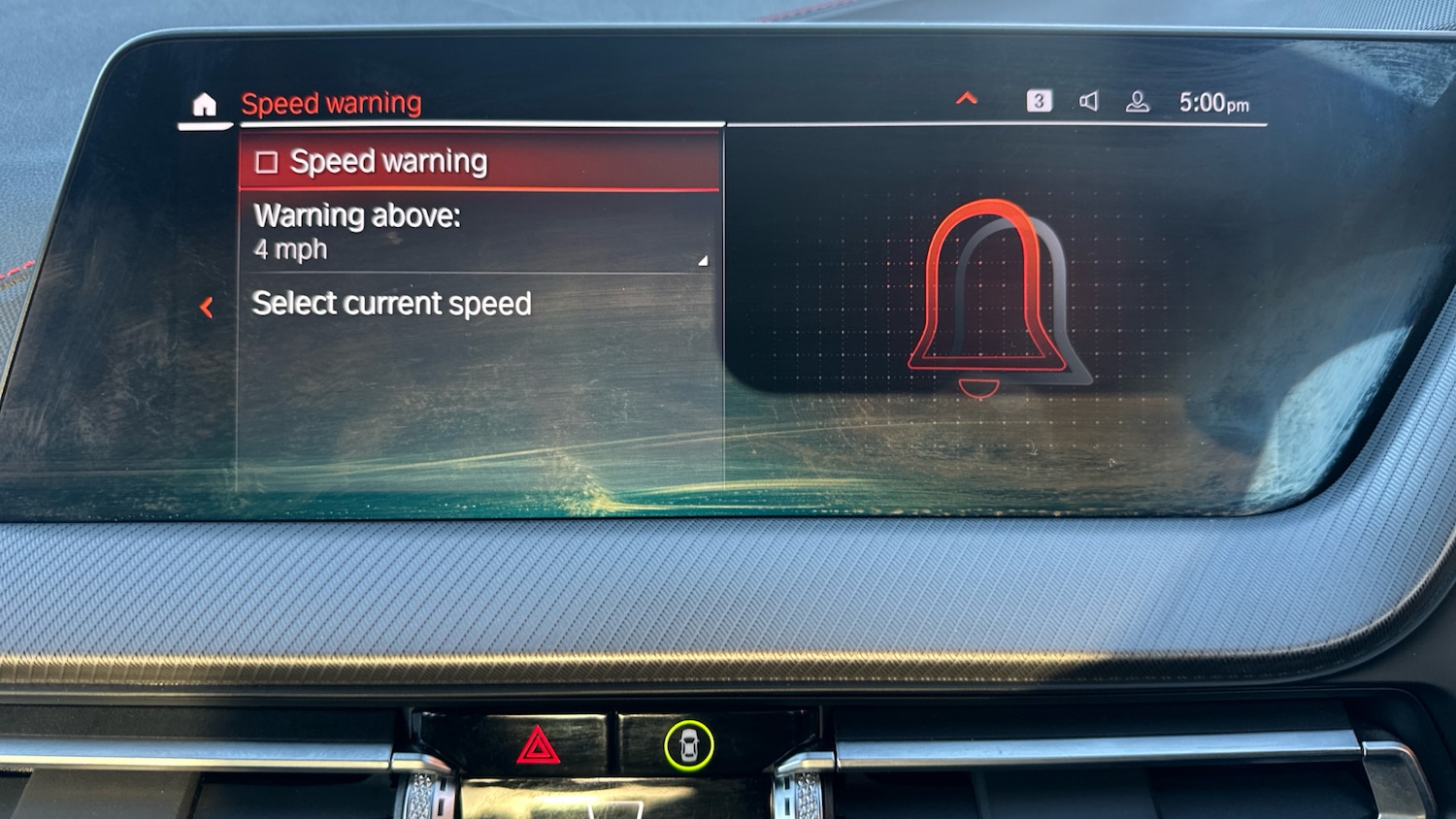Tap the 5:00pm clock display
This screenshot has width=1456, height=819.
coord(1214,100)
